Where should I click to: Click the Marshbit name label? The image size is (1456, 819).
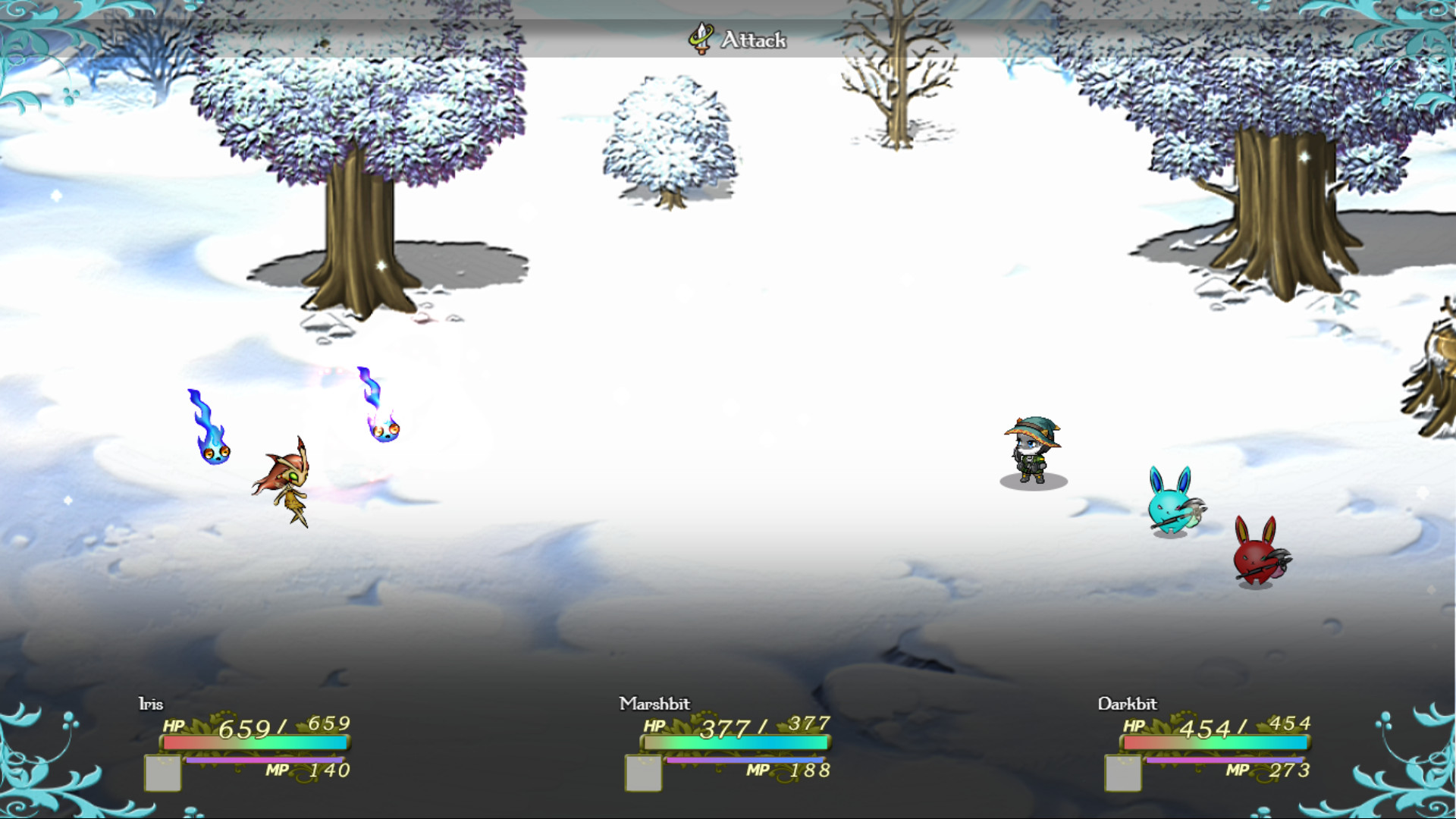pyautogui.click(x=655, y=704)
